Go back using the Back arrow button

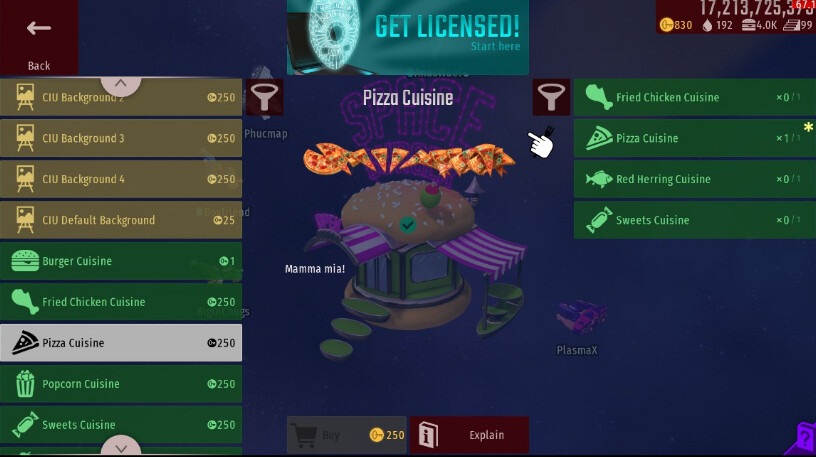click(39, 38)
